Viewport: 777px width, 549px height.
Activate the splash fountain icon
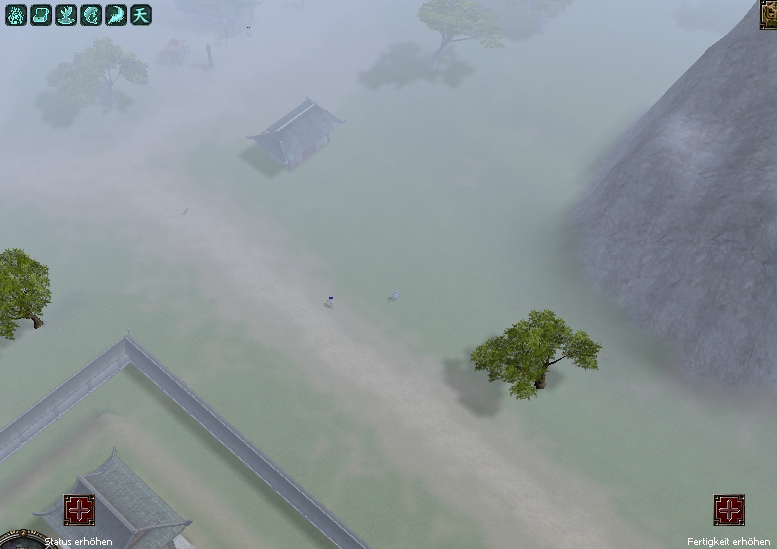66,14
